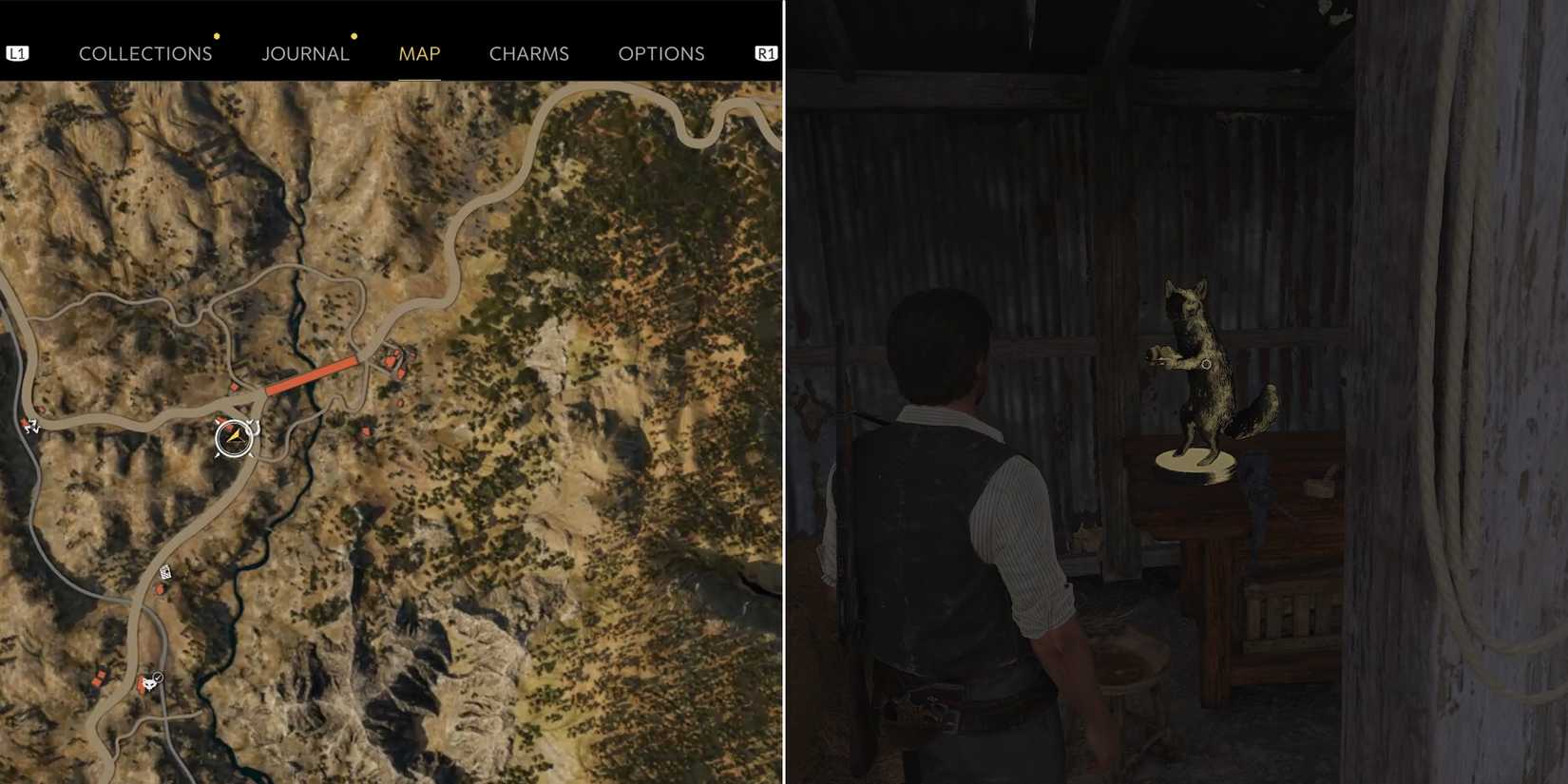The width and height of the screenshot is (1568, 784).
Task: Select the player compass marker on the map
Action: coord(233,437)
